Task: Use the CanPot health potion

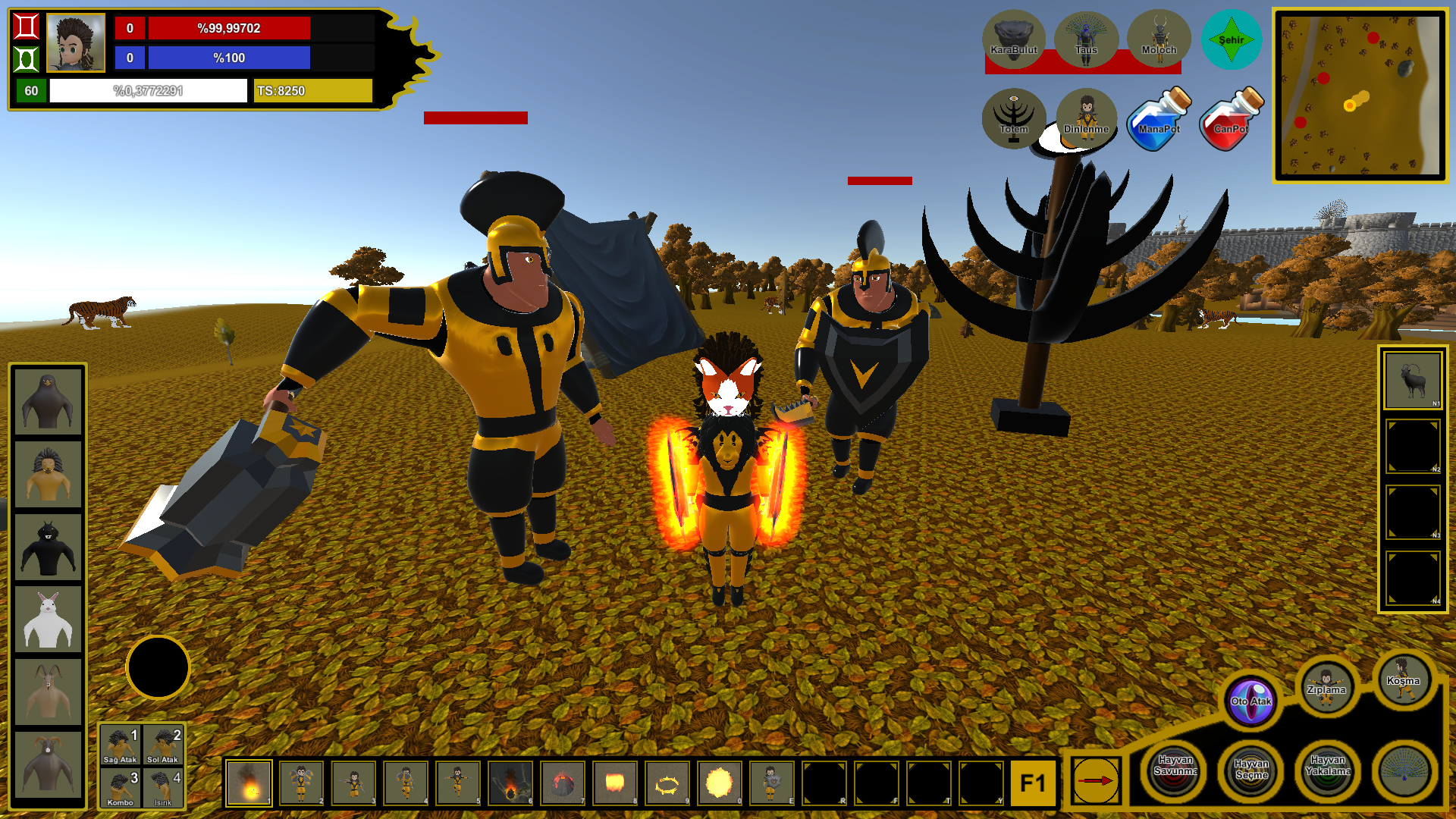Action: 1229,120
